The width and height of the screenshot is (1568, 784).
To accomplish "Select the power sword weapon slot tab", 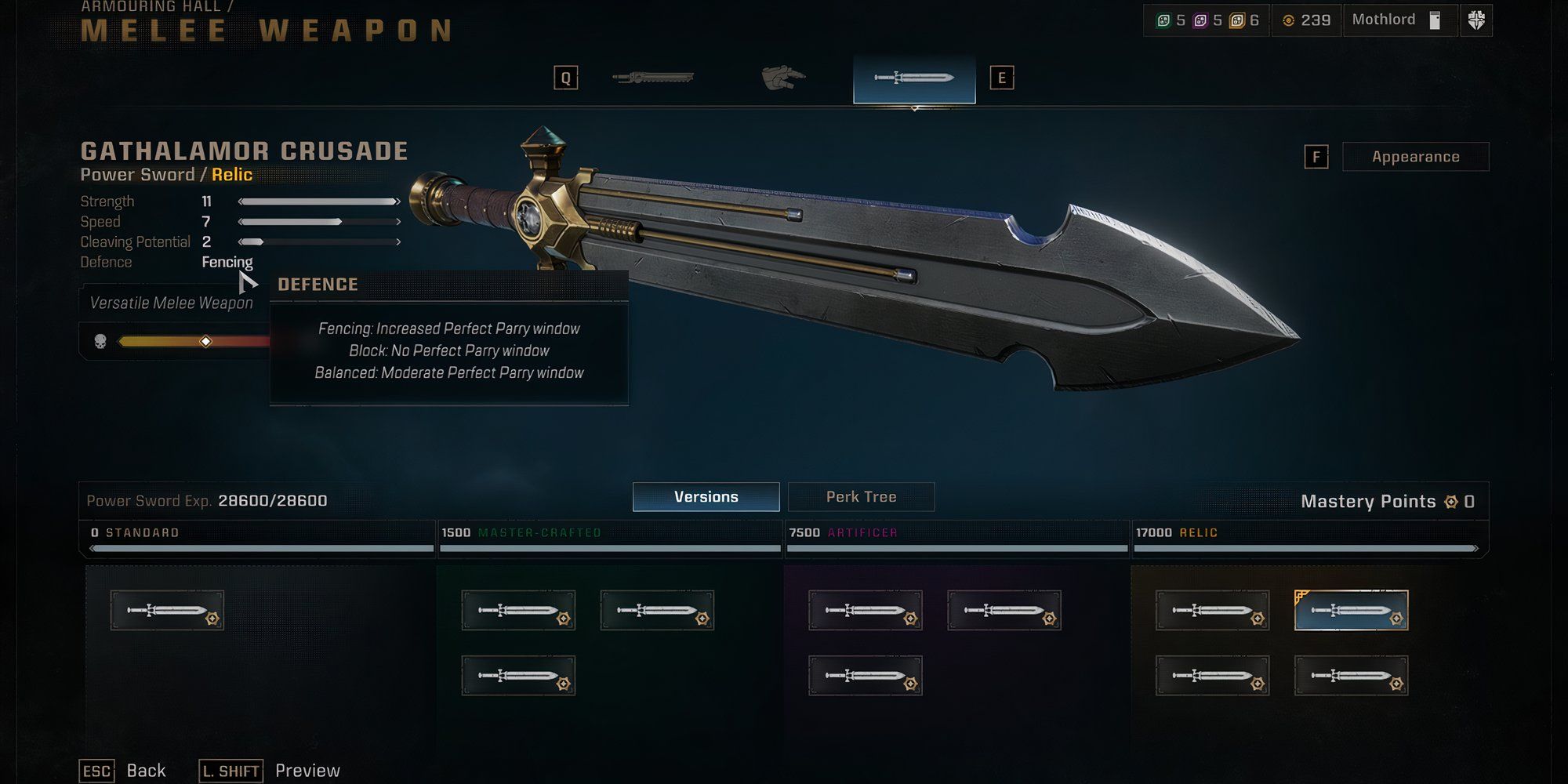I will [914, 78].
